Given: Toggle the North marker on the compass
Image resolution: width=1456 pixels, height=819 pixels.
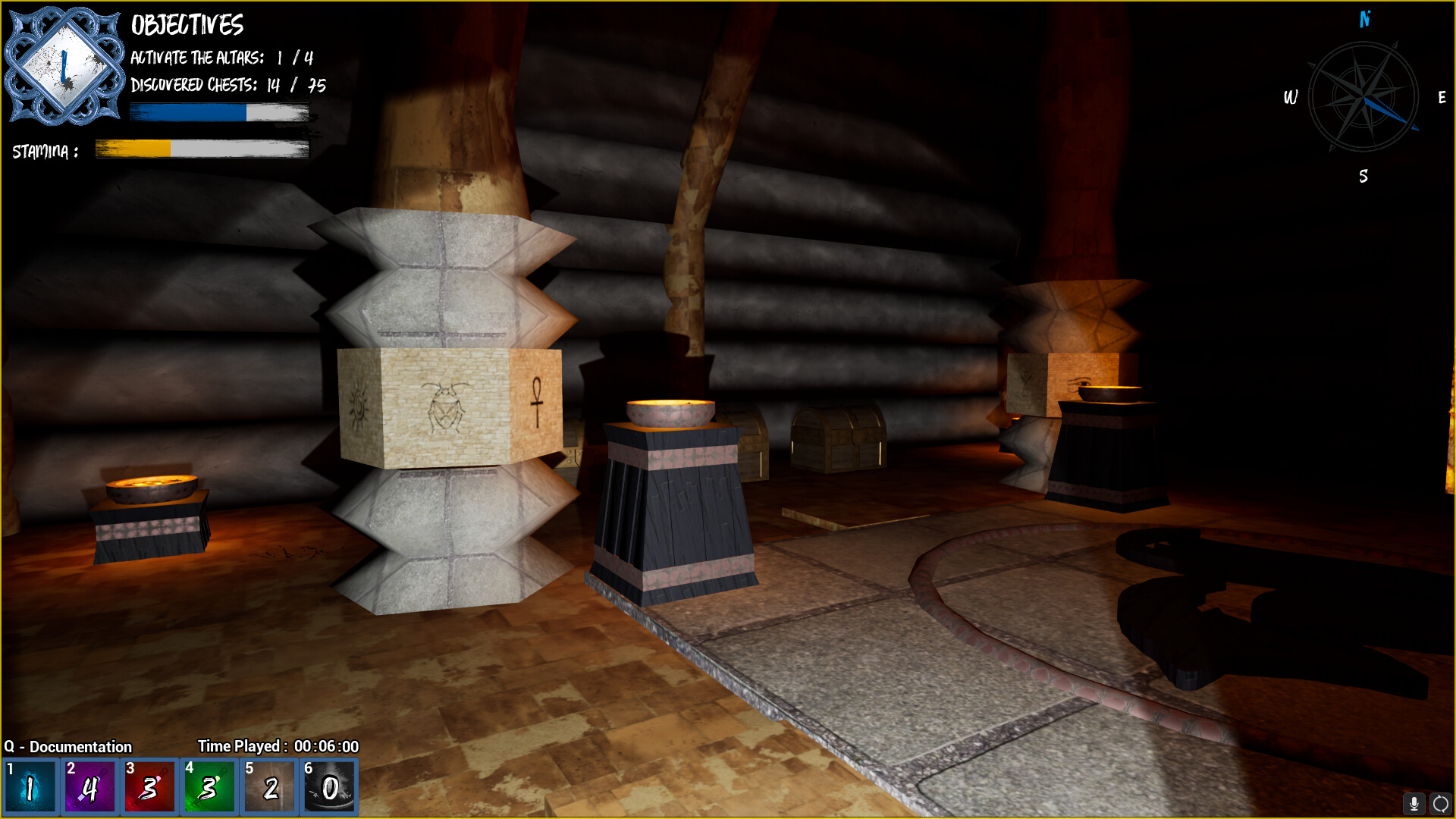Looking at the screenshot, I should pyautogui.click(x=1365, y=20).
